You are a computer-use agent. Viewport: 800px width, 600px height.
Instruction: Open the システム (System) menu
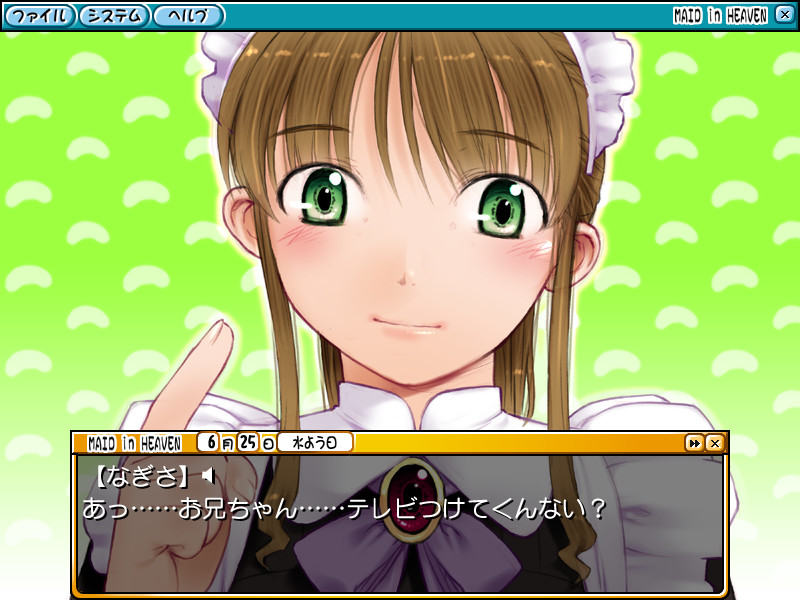pyautogui.click(x=114, y=16)
